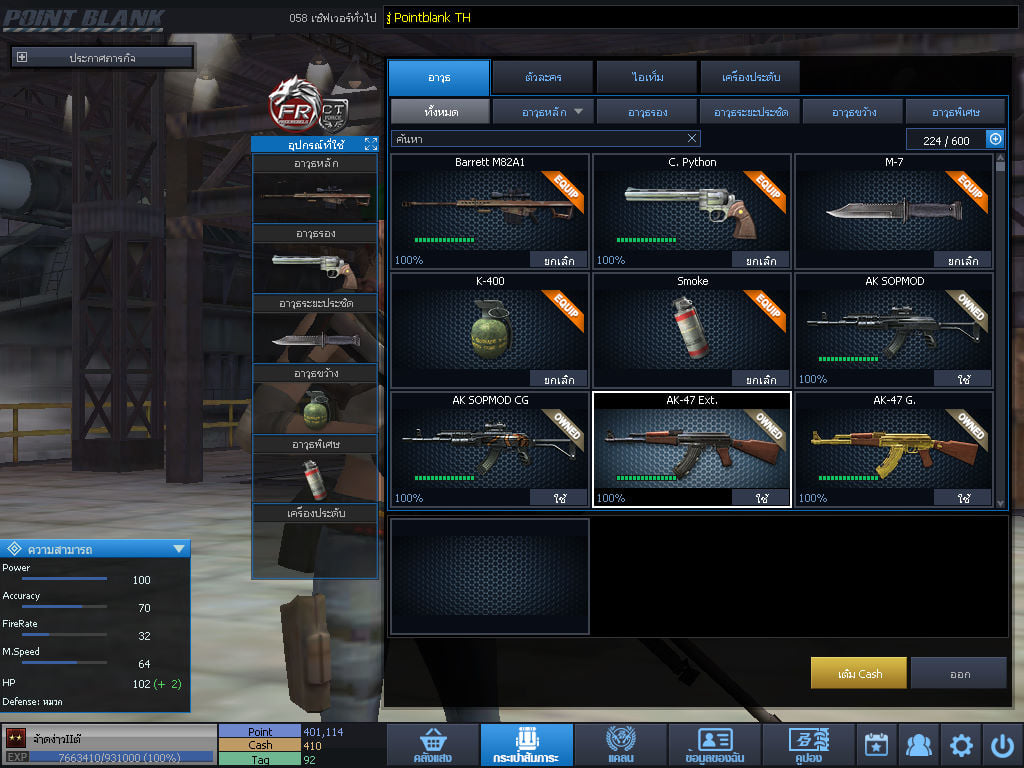This screenshot has width=1024, height=768.
Task: Expand the ประกาศภารกิจ mission panel
Action: click(22, 58)
